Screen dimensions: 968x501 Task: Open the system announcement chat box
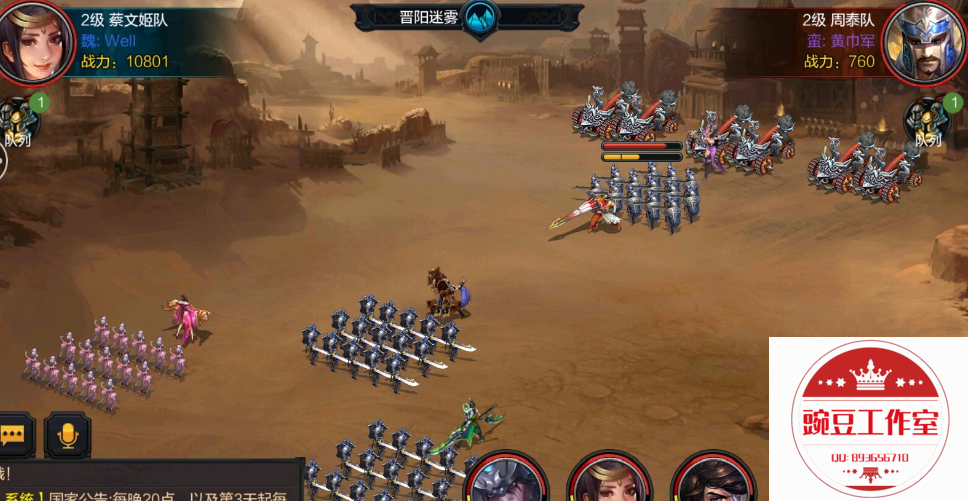click(150, 482)
